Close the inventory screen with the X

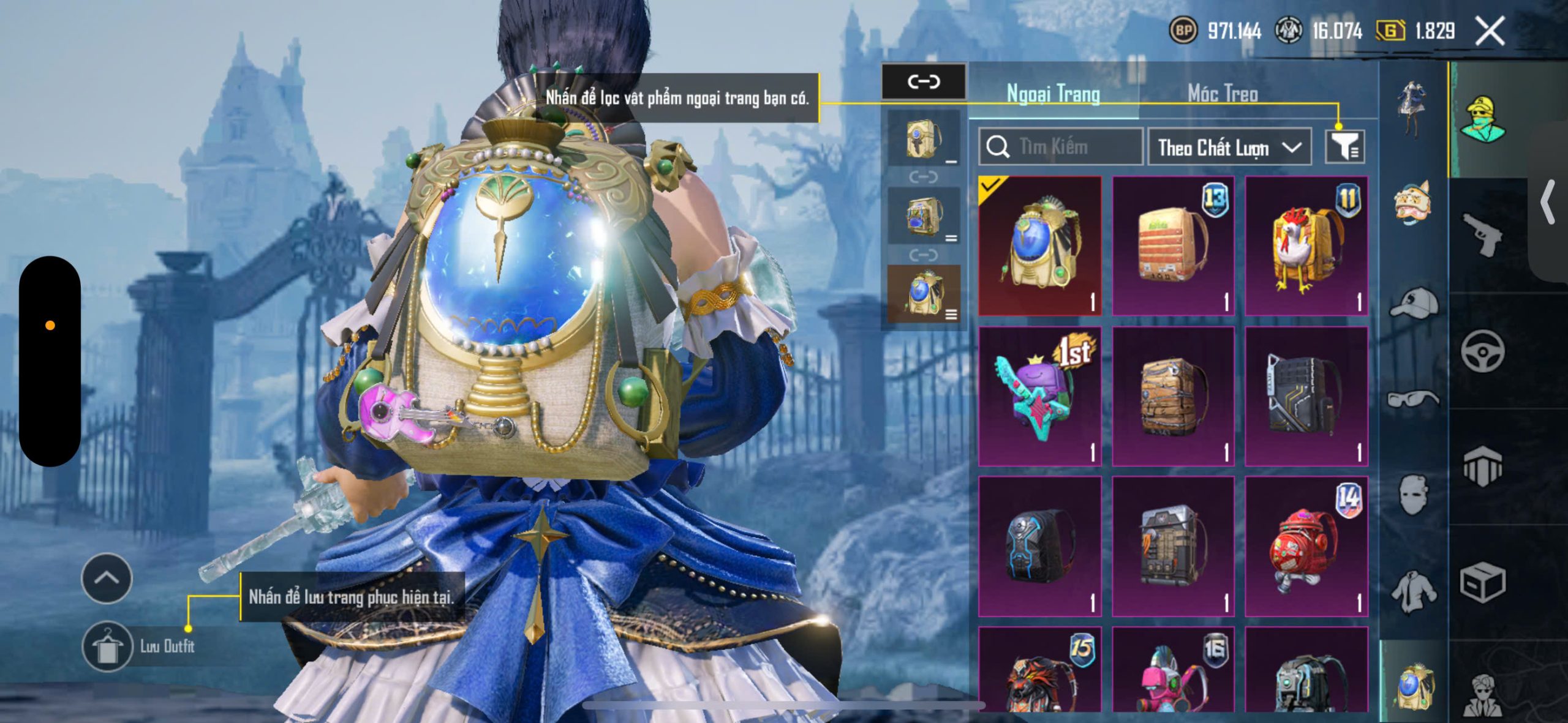click(x=1490, y=31)
